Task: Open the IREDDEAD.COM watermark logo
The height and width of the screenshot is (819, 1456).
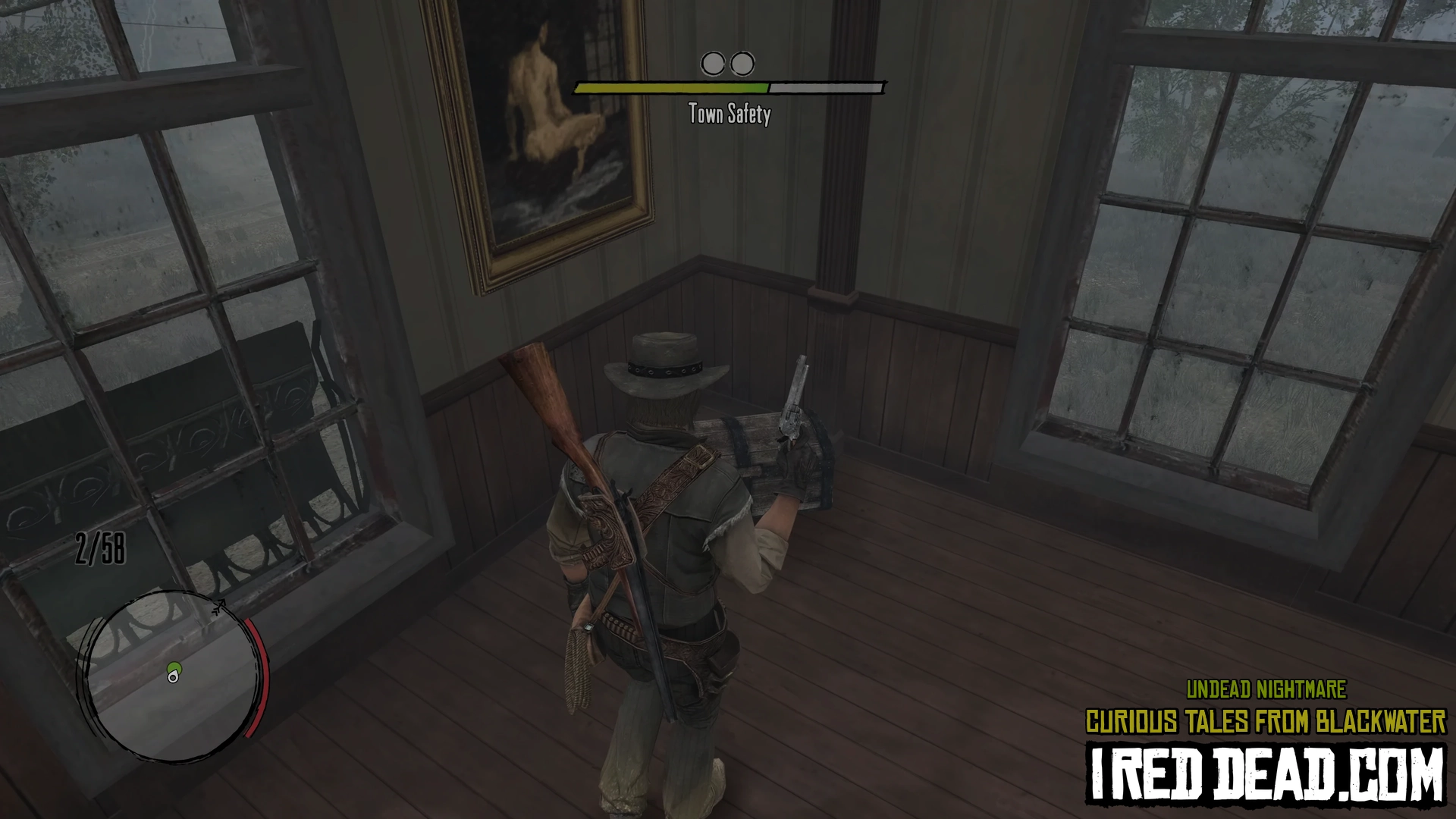Action: (x=1265, y=773)
